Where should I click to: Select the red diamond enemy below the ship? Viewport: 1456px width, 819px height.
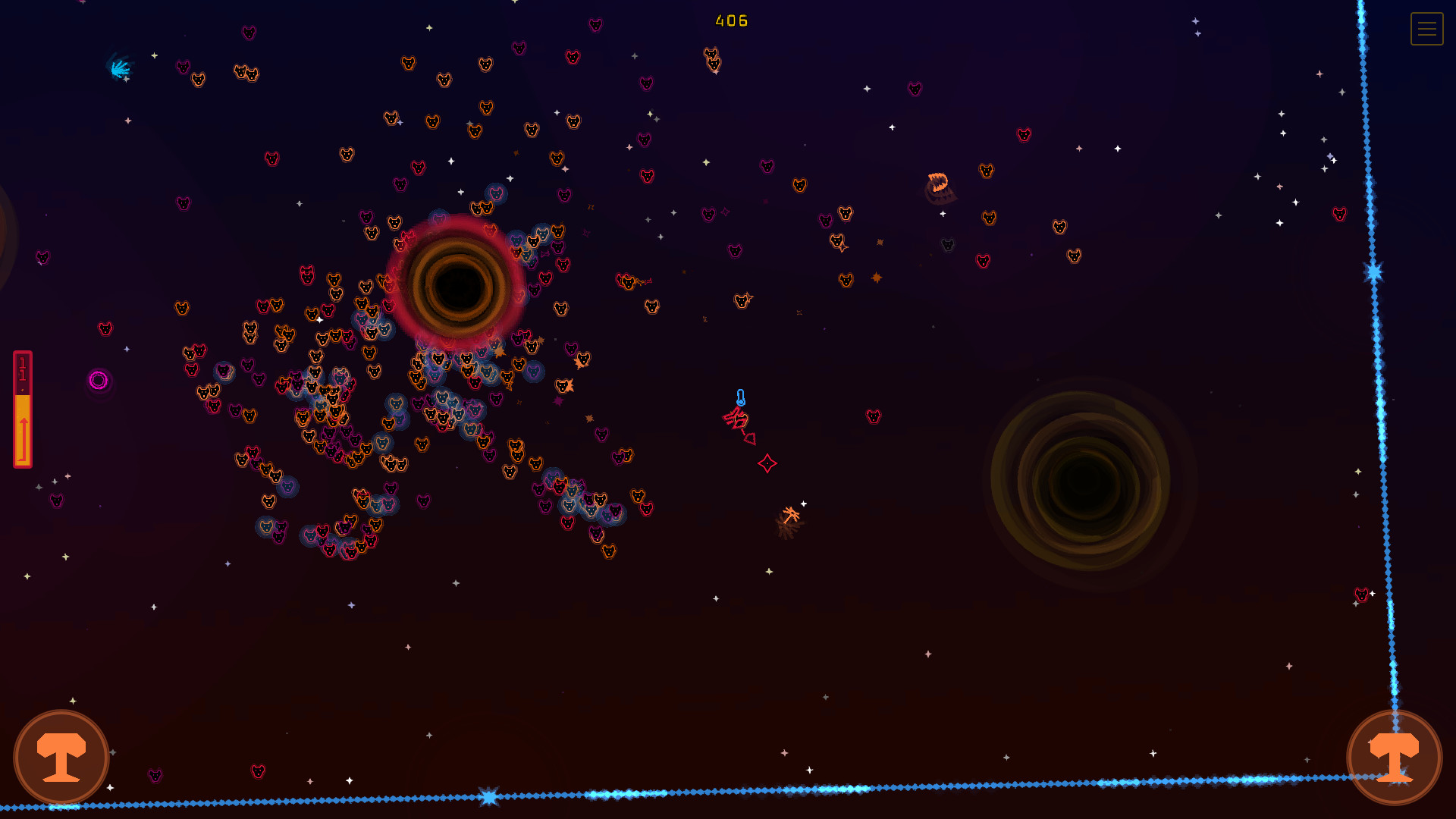click(x=767, y=463)
